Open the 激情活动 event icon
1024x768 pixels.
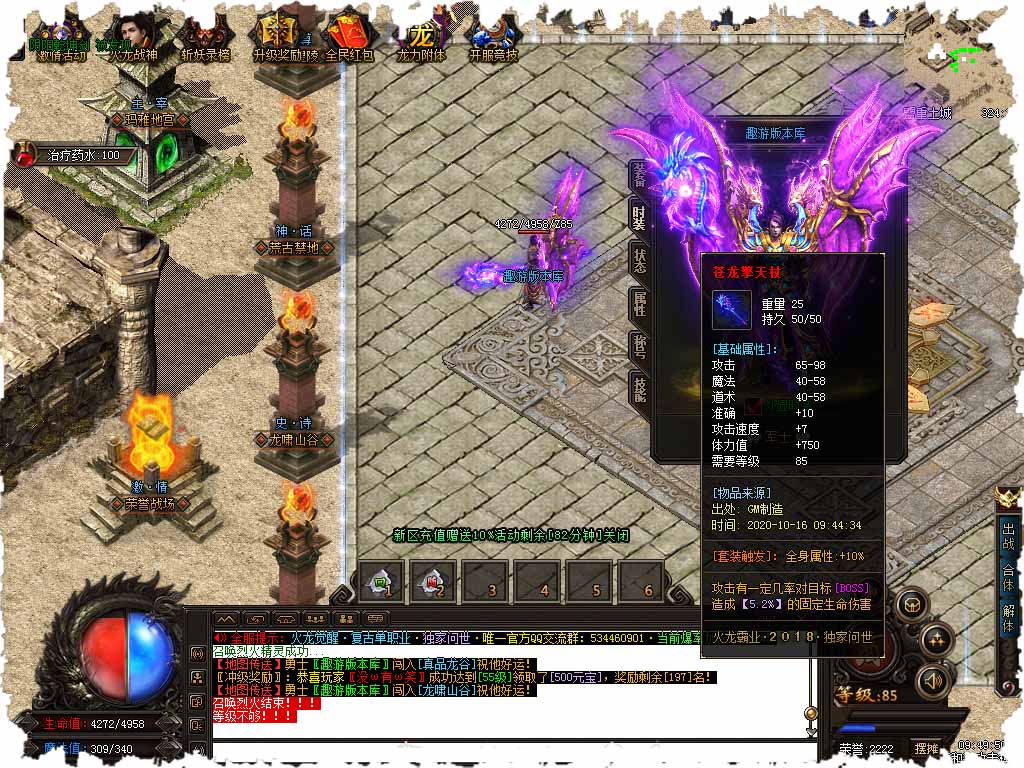(62, 38)
